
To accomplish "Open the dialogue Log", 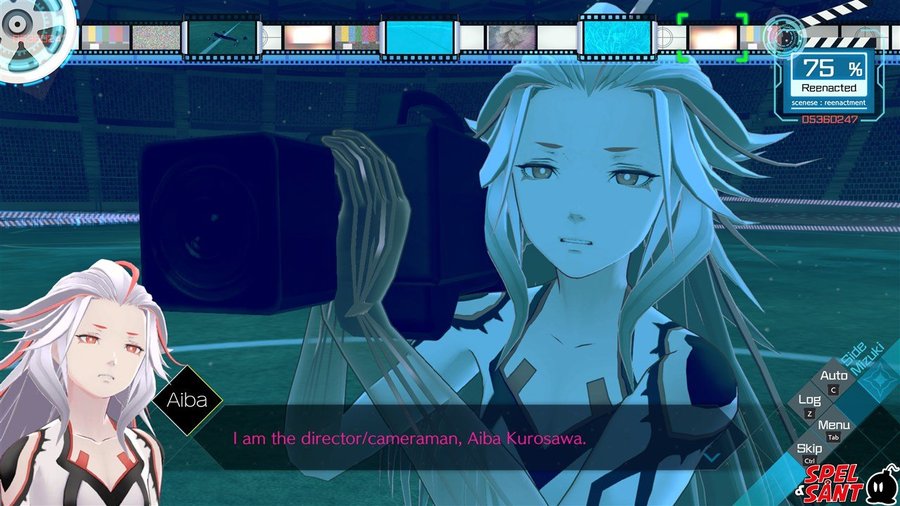I will [810, 401].
